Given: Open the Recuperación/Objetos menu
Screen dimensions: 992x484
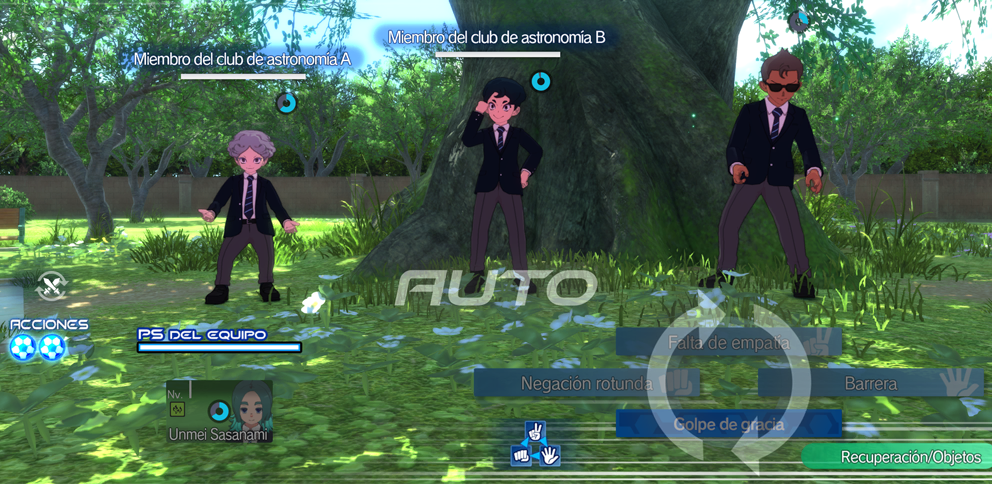Looking at the screenshot, I should tap(897, 457).
